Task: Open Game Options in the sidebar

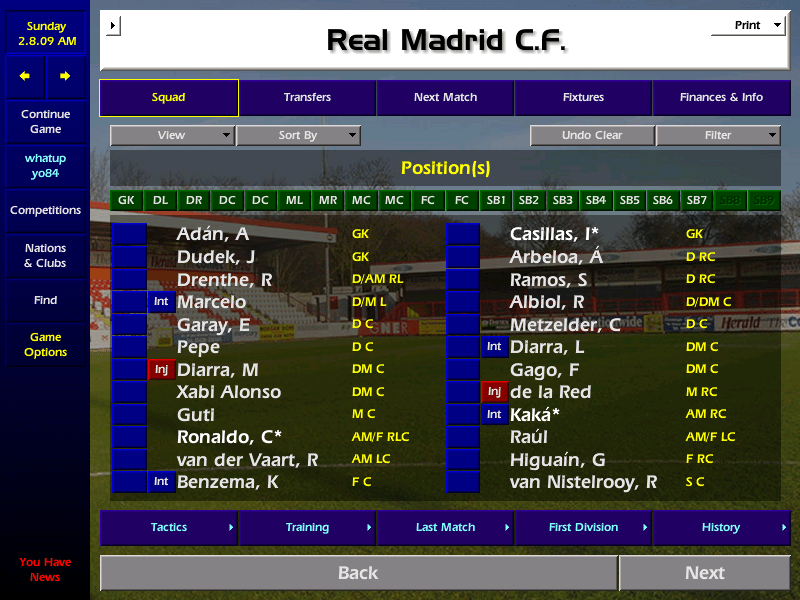Action: (x=45, y=345)
